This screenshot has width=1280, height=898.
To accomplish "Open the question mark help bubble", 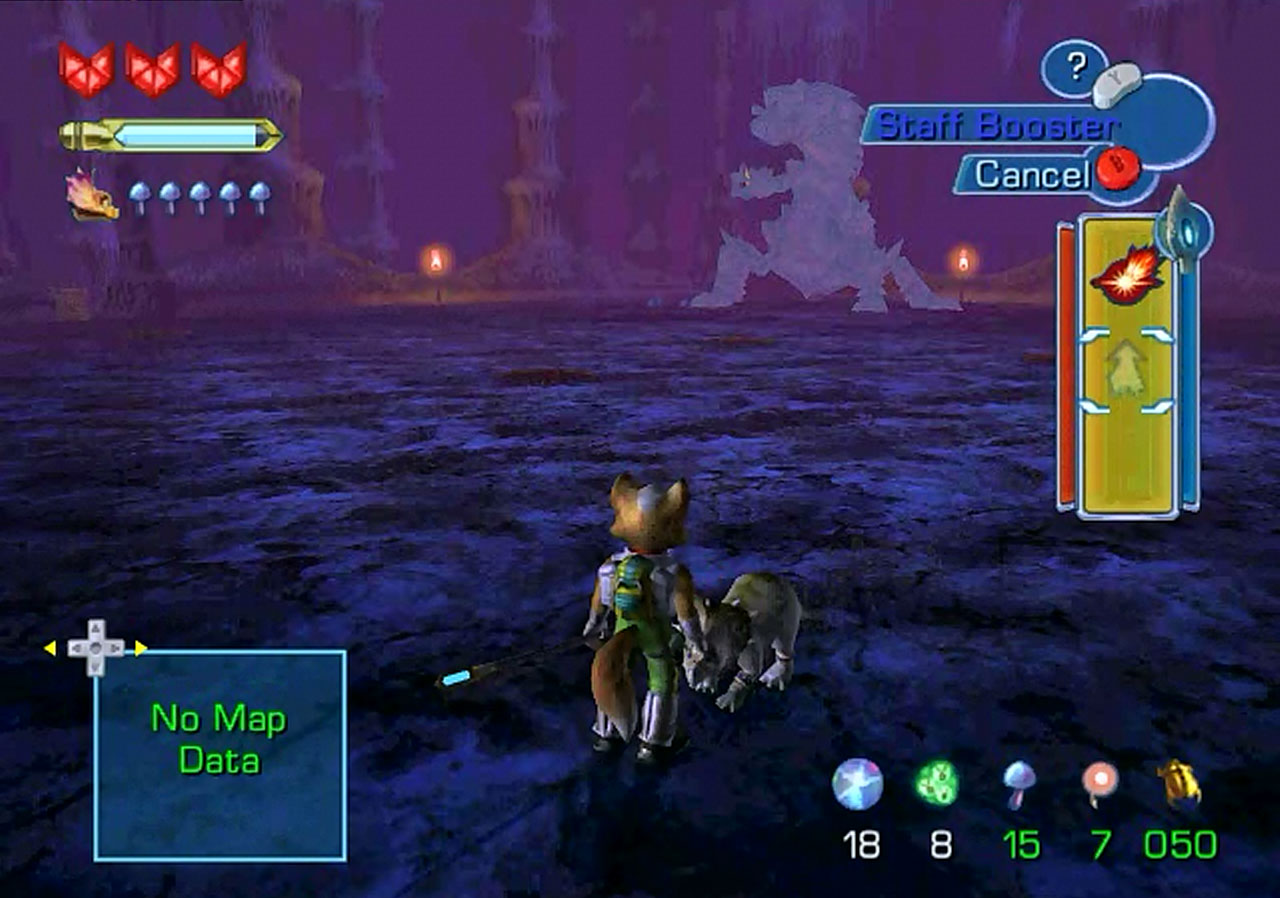I will (x=1076, y=67).
